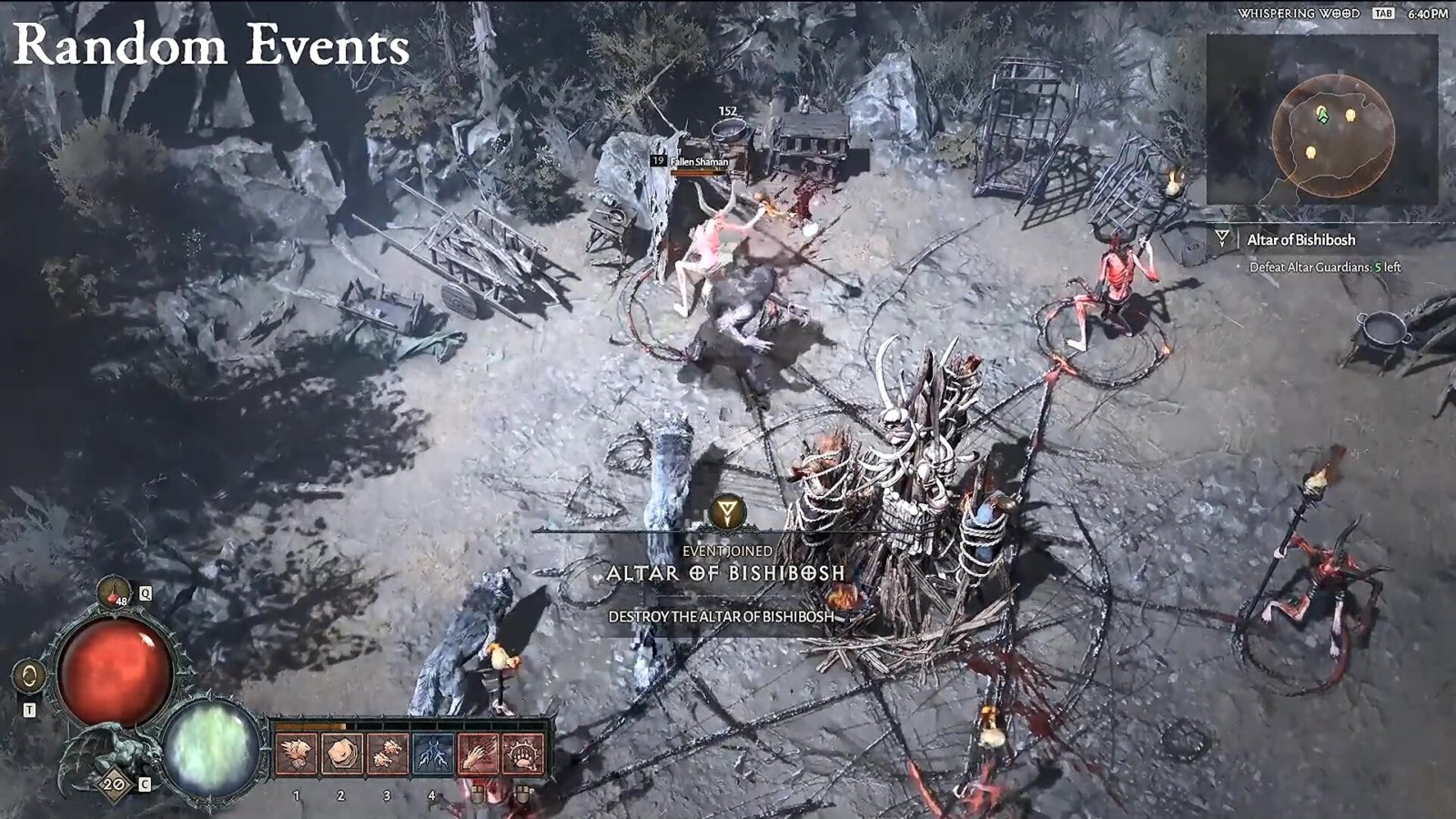Activate the roaring lion head skill
The height and width of the screenshot is (819, 1456).
click(x=297, y=754)
